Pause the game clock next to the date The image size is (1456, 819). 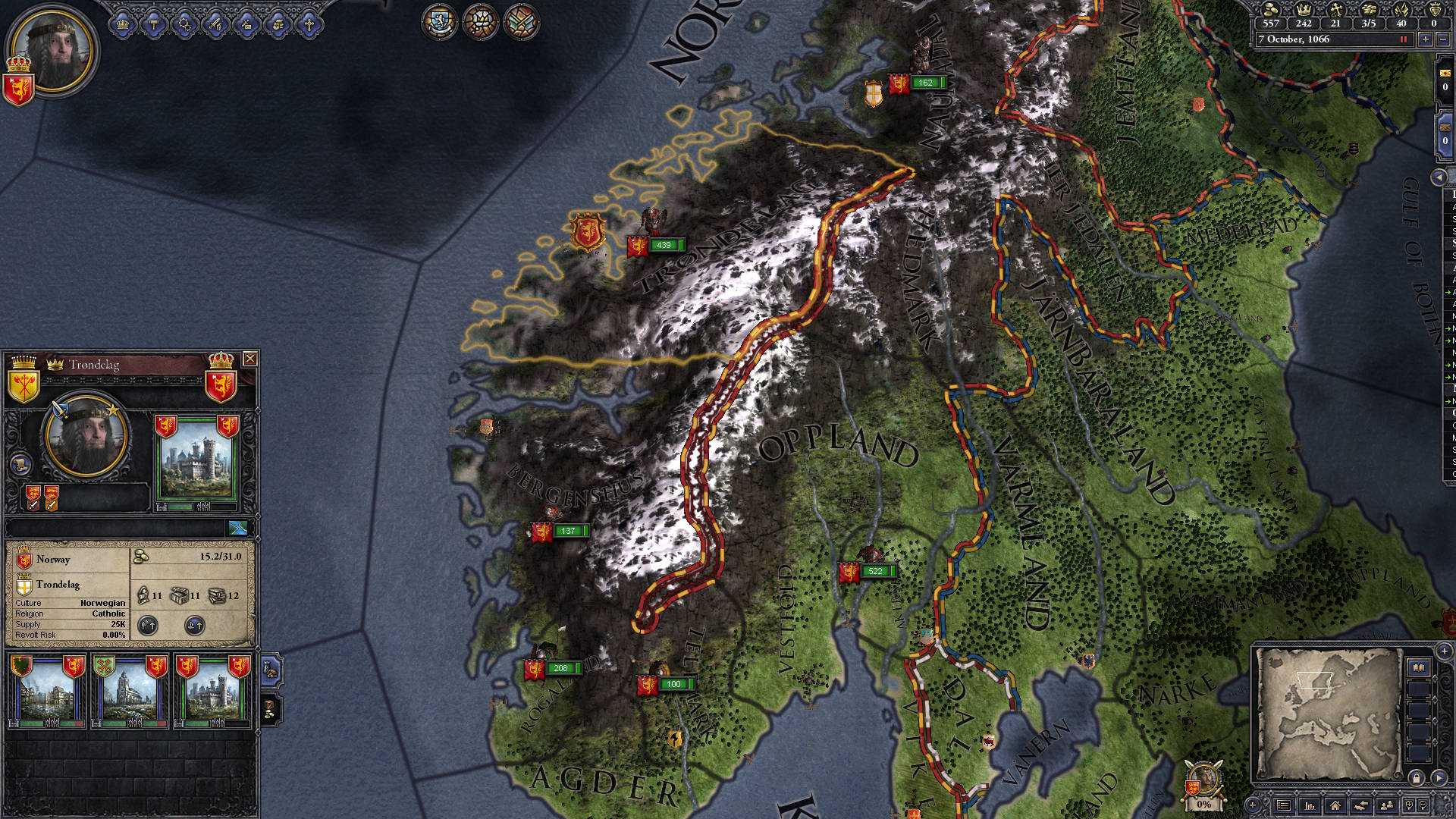pos(1403,39)
